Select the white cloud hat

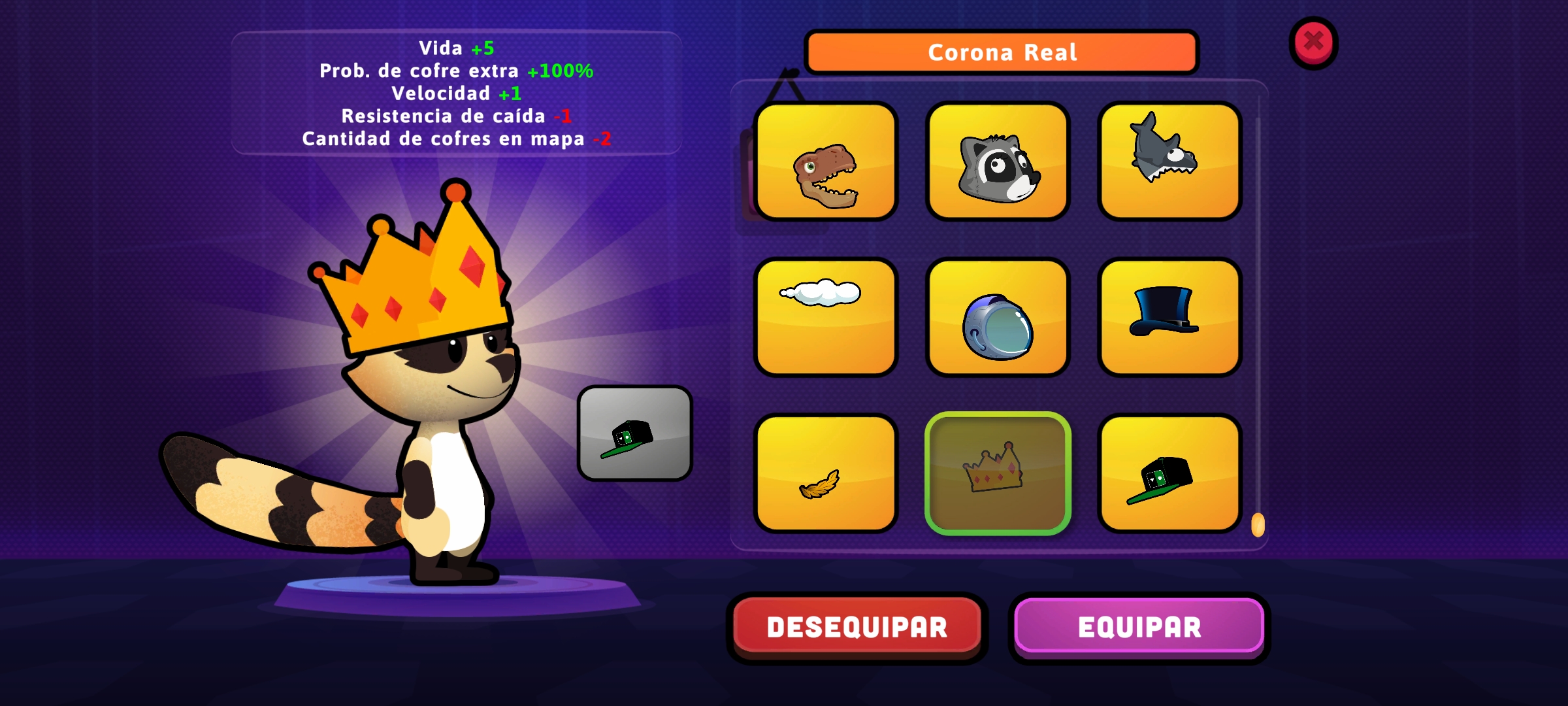pos(826,317)
